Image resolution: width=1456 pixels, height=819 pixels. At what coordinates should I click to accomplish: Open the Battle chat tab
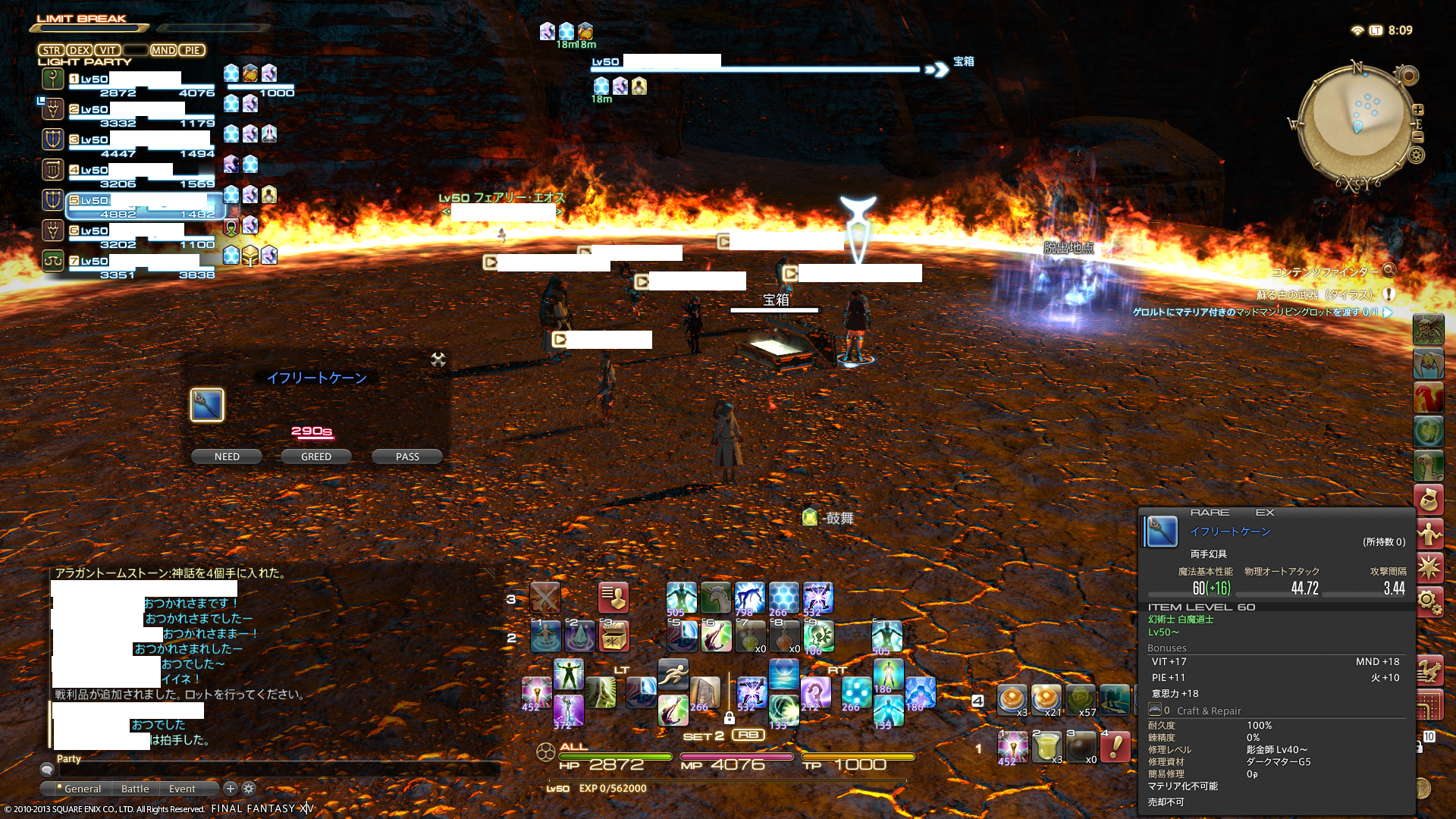point(135,789)
